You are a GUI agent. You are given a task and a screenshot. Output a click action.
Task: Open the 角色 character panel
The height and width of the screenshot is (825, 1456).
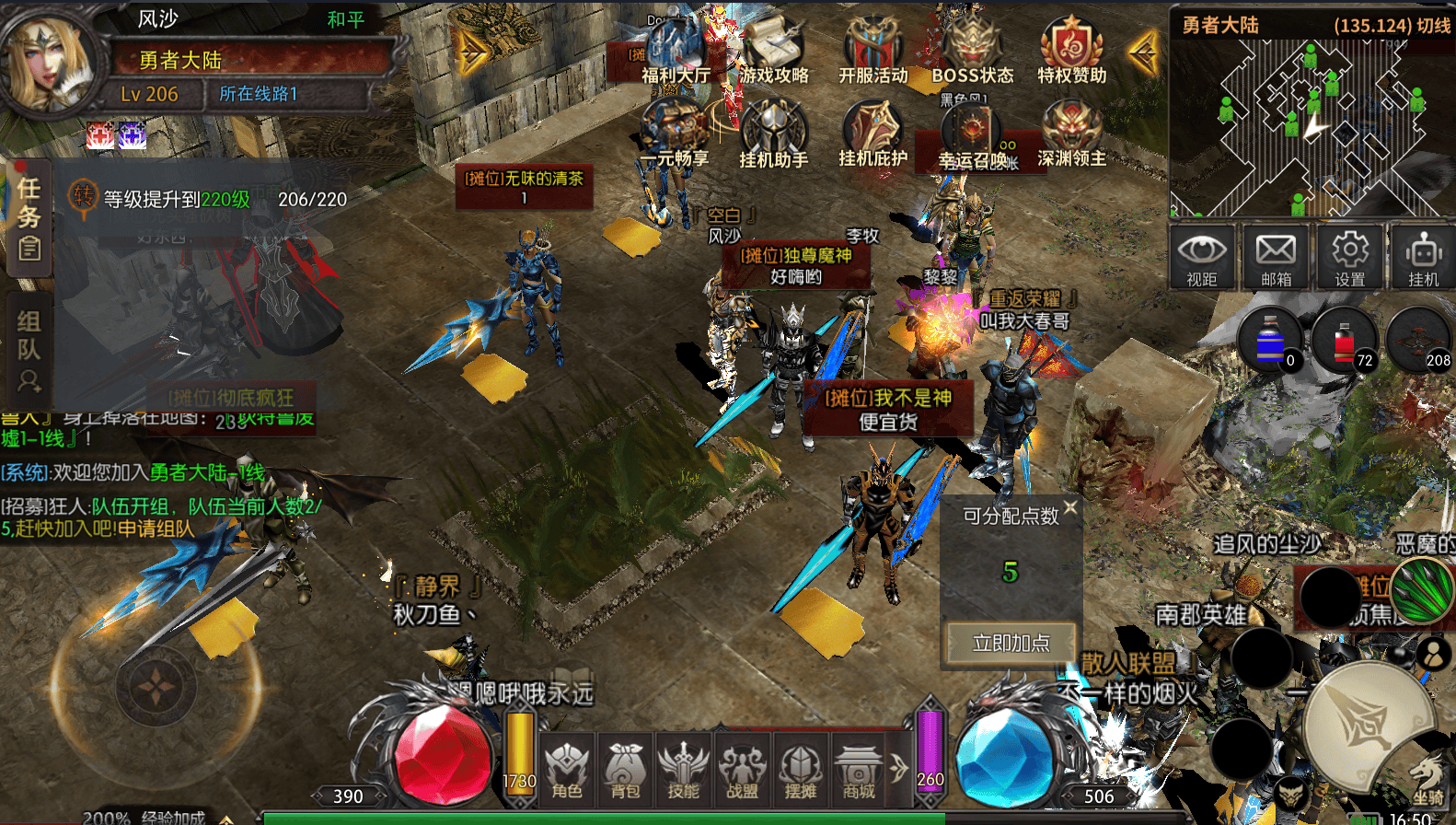(567, 768)
